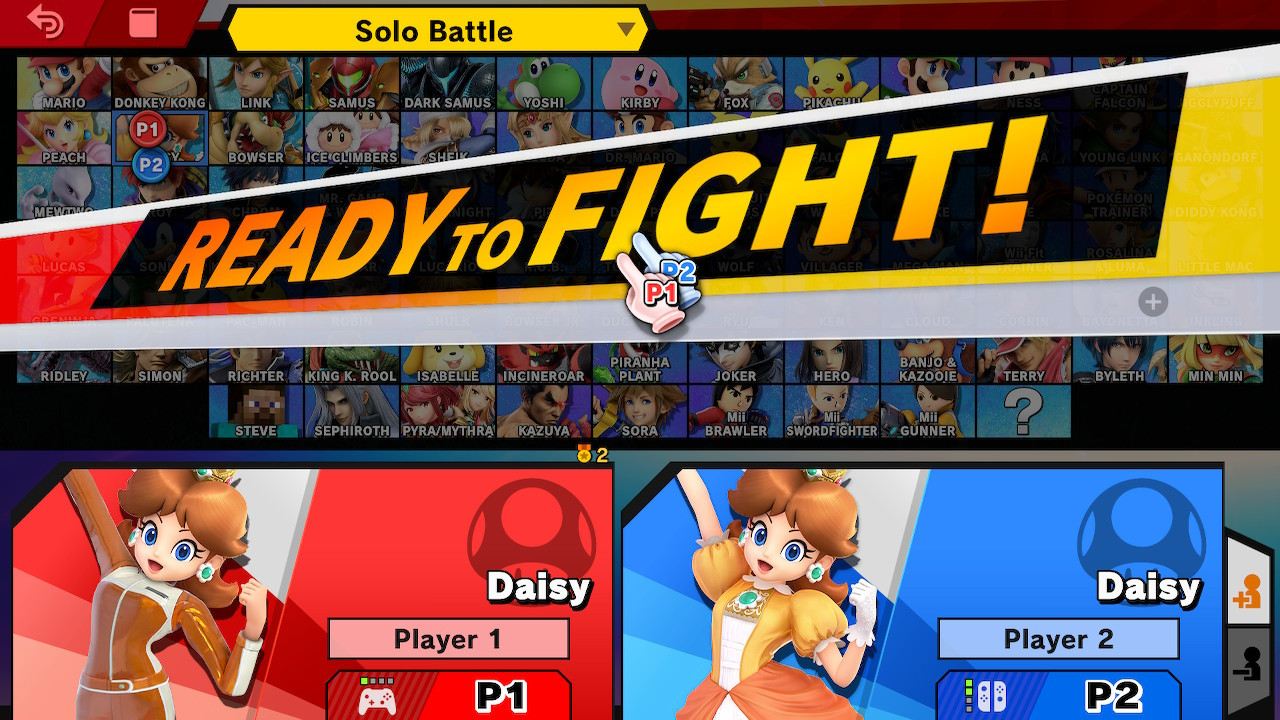Click the gray plus circle on the right
The width and height of the screenshot is (1280, 720).
[1155, 301]
